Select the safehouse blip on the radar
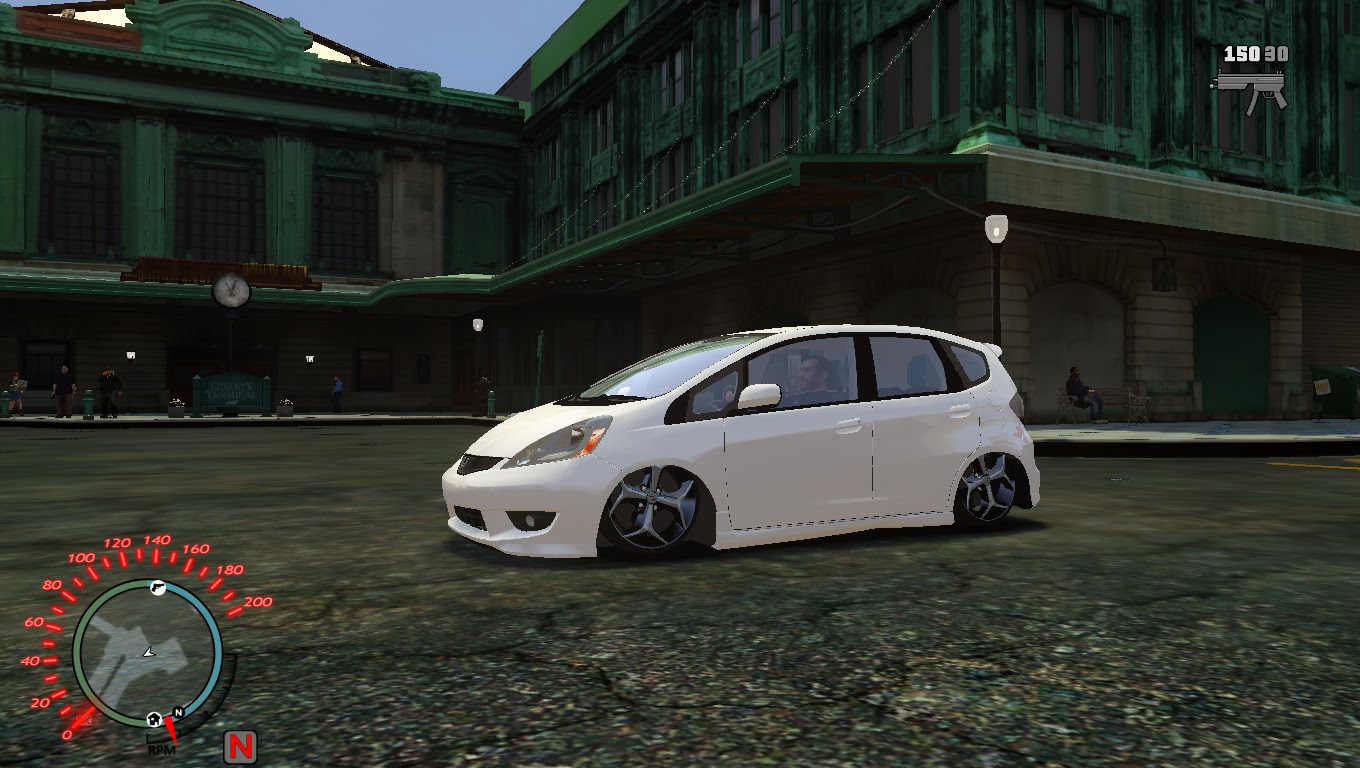 pos(154,719)
